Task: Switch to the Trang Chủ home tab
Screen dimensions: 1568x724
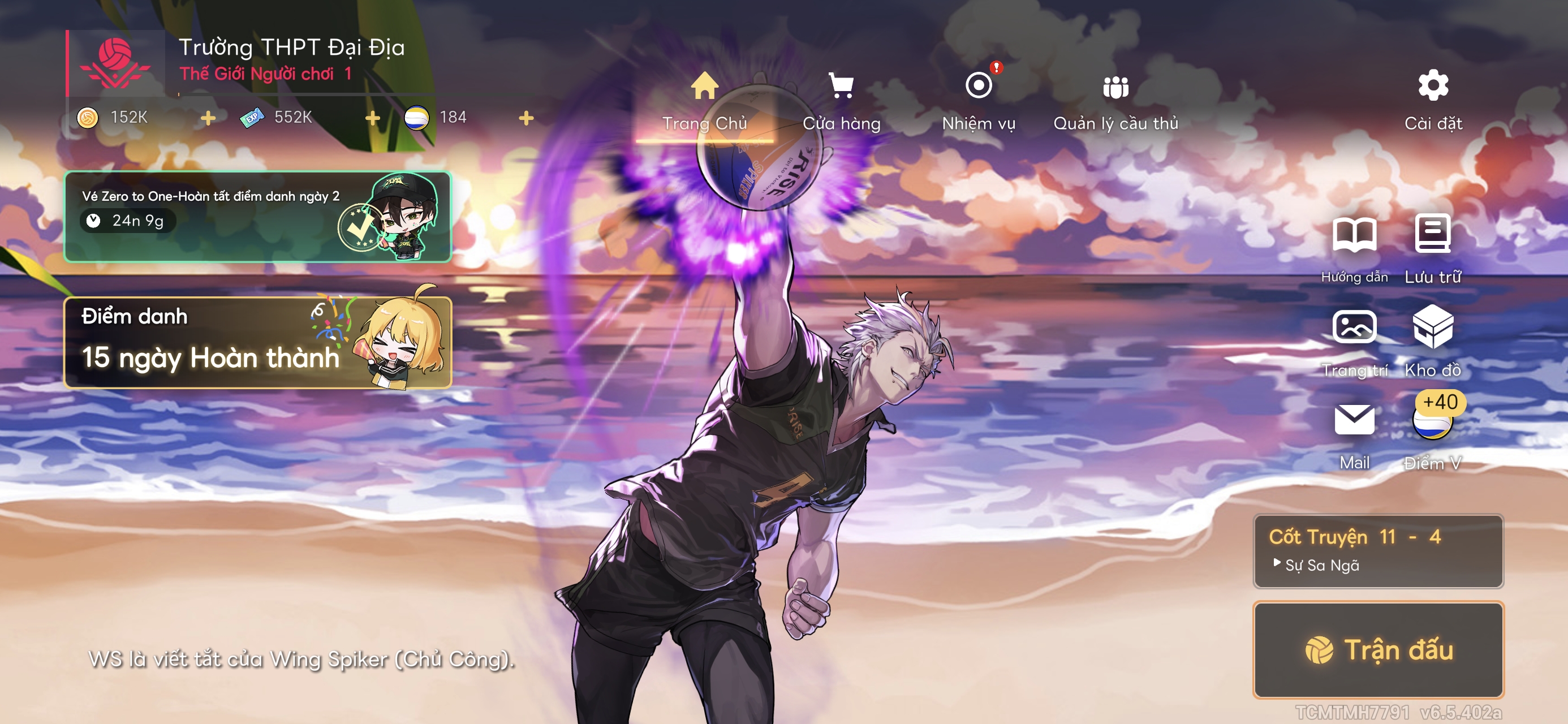Action: 704,101
